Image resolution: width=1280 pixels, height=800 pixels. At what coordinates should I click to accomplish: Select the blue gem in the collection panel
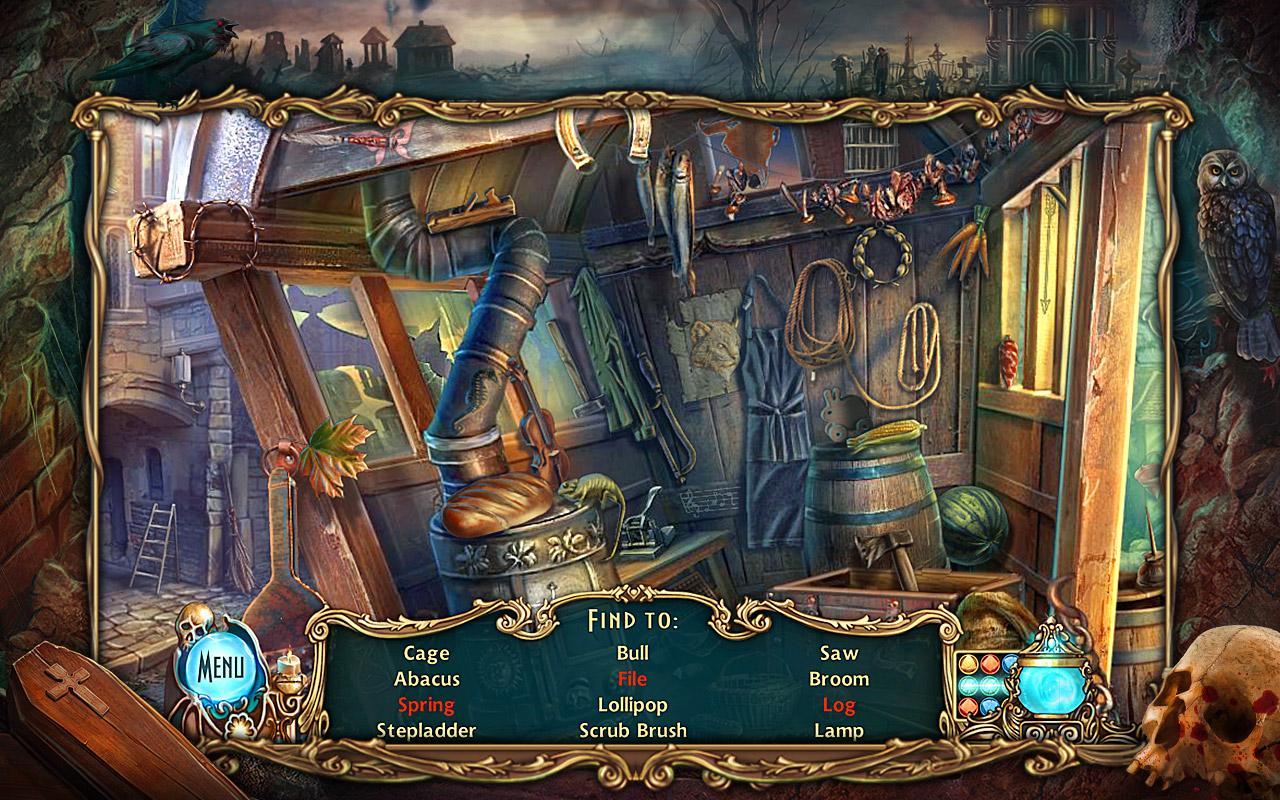tap(1010, 663)
